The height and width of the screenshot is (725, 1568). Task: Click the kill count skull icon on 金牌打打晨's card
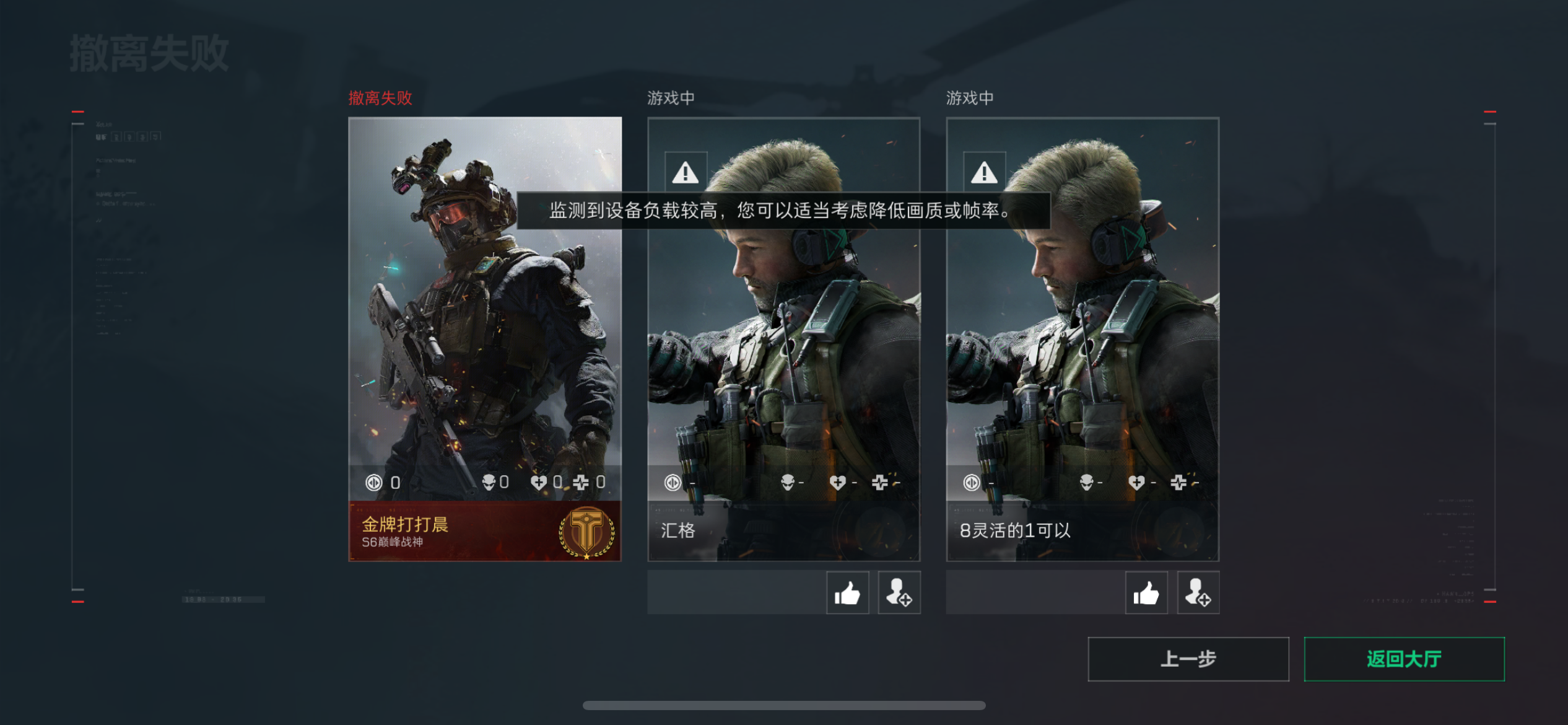pyautogui.click(x=489, y=481)
